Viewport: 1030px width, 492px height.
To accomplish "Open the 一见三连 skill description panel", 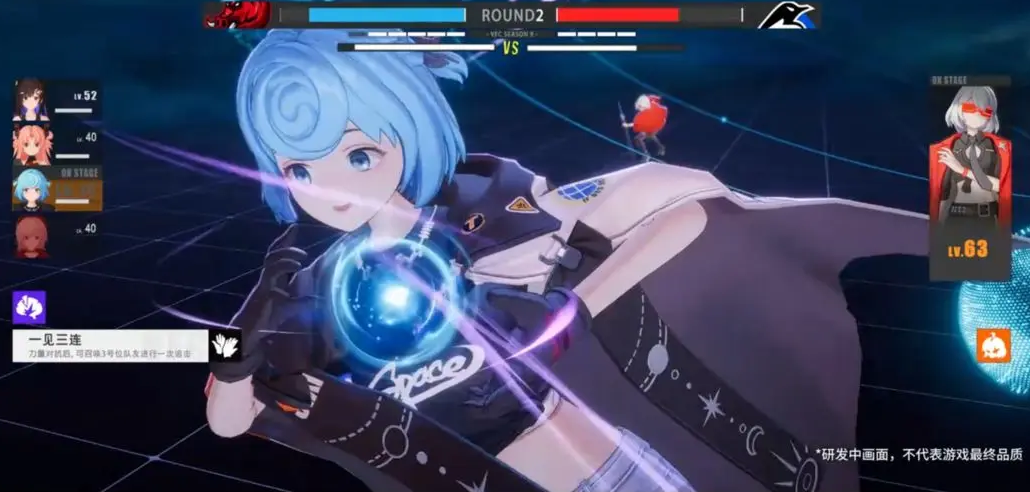I will pos(110,346).
